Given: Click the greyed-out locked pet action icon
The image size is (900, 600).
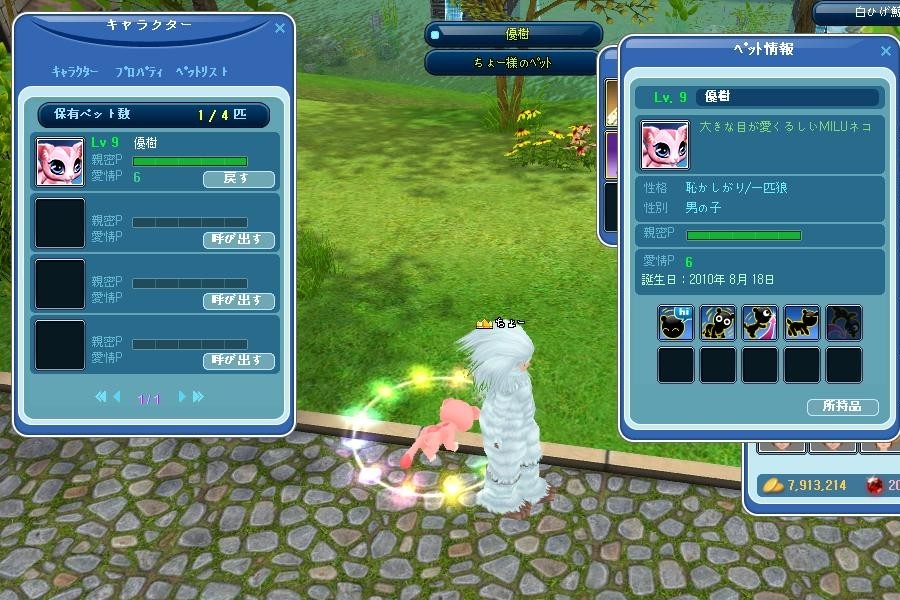Looking at the screenshot, I should pyautogui.click(x=844, y=323).
